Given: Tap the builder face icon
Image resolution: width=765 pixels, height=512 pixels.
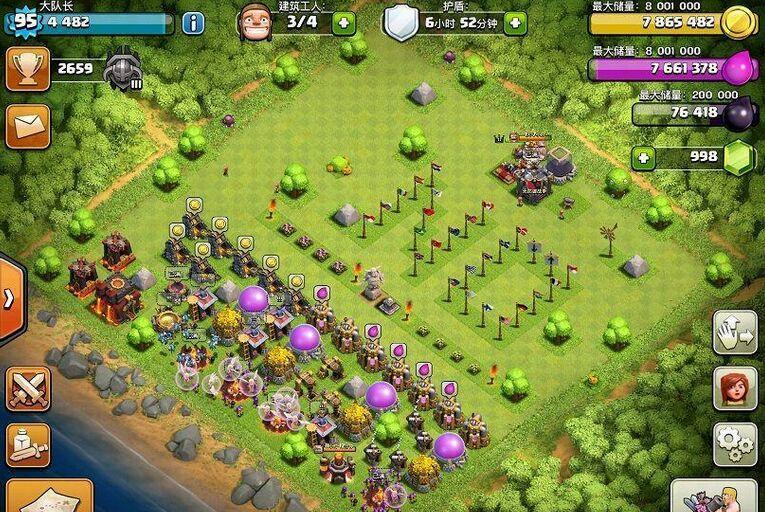Looking at the screenshot, I should click(254, 21).
